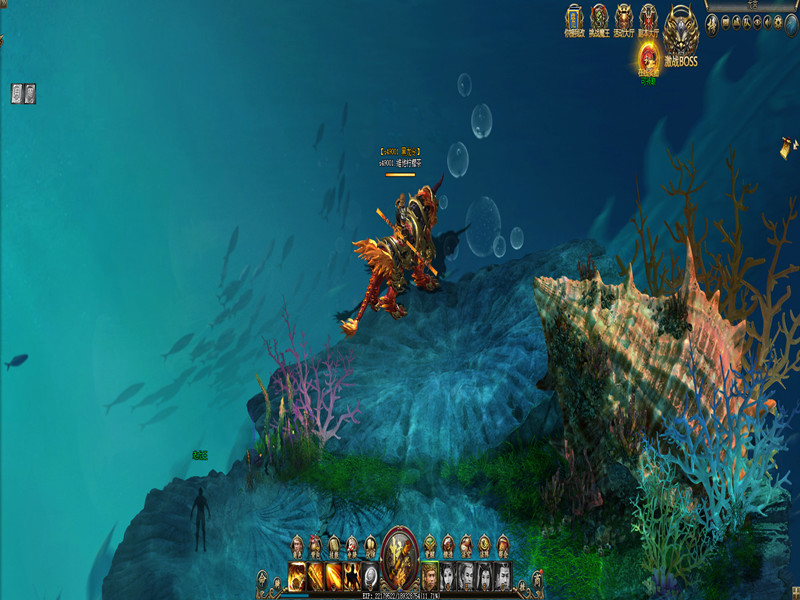Click the large round 榜 ranking button
The width and height of the screenshot is (800, 600).
[712, 25]
